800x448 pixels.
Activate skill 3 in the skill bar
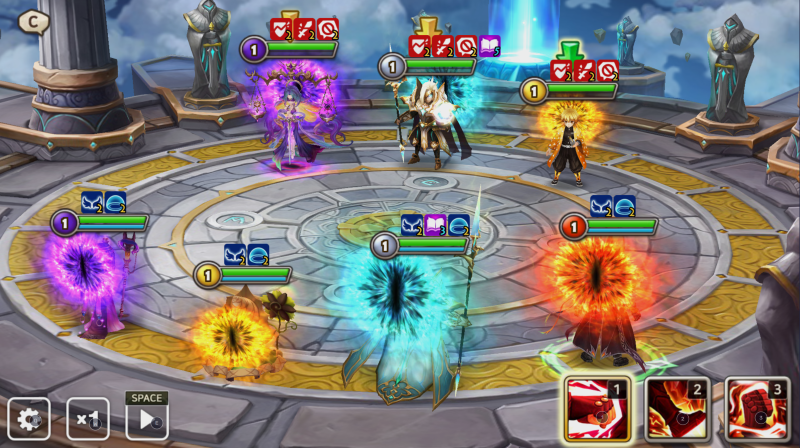757,408
